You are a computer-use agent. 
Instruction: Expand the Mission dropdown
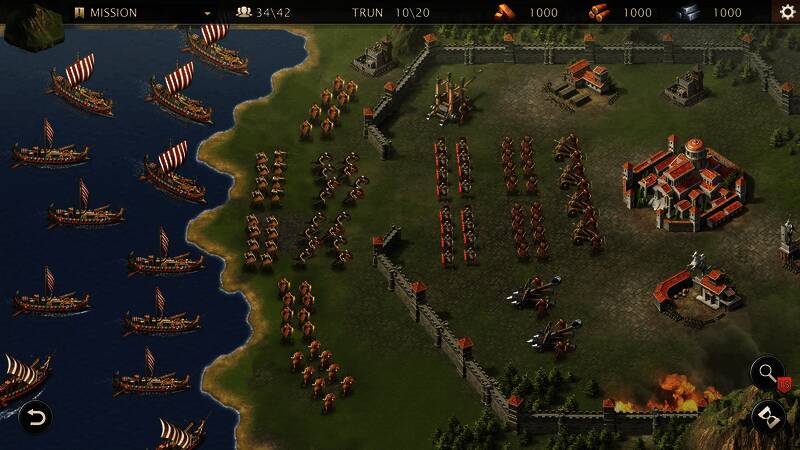click(x=208, y=13)
